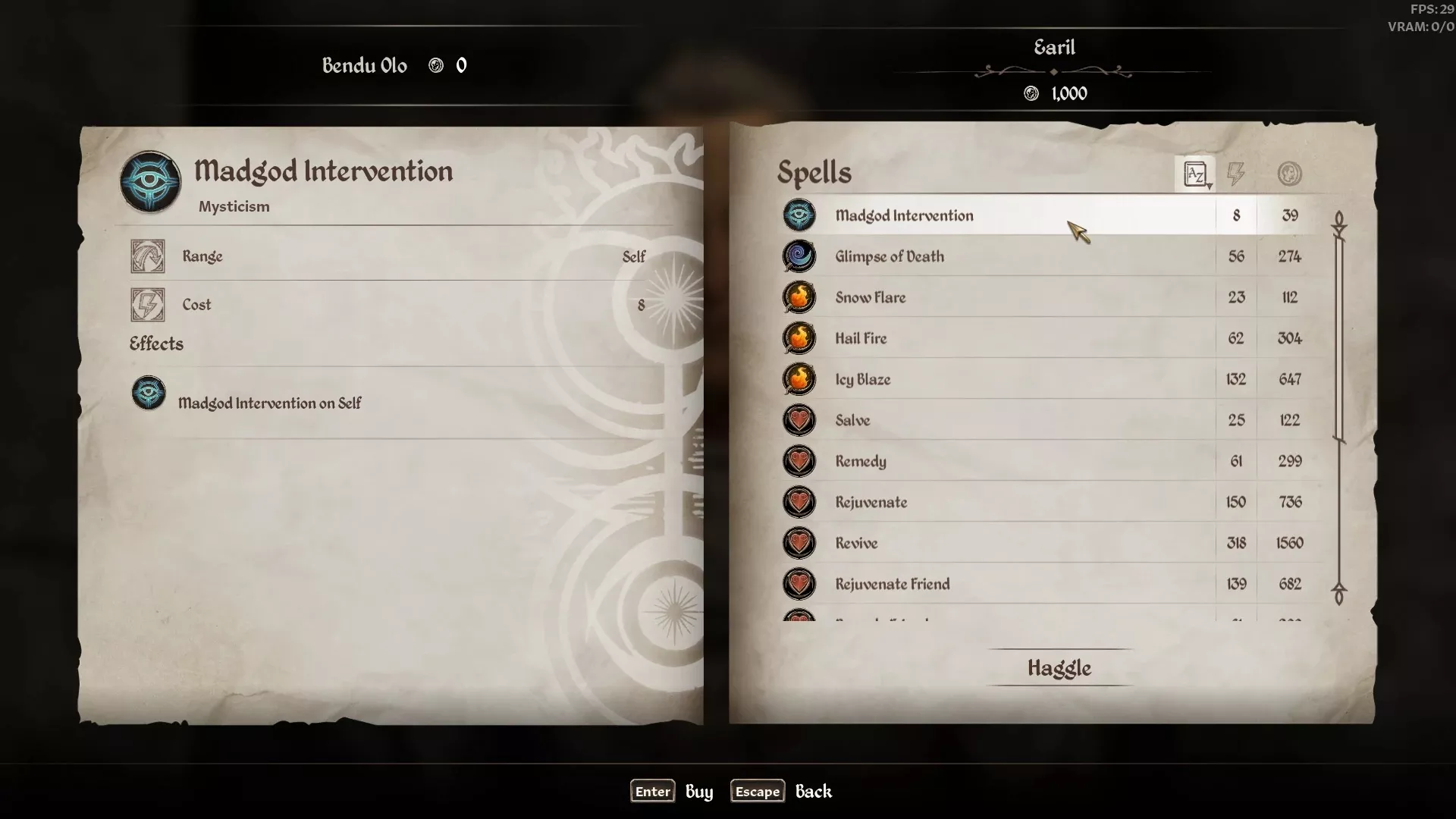The height and width of the screenshot is (819, 1456).
Task: Buy the selected spell
Action: click(x=653, y=792)
